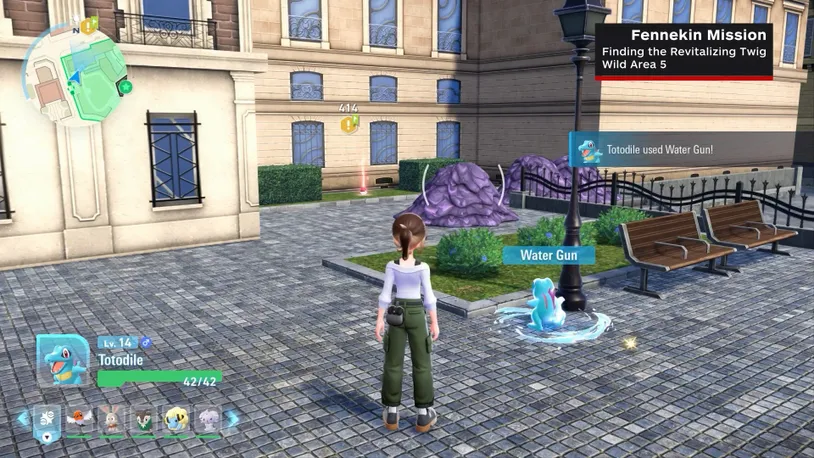The height and width of the screenshot is (458, 814).
Task: Select Mareep in the party bar
Action: click(177, 419)
